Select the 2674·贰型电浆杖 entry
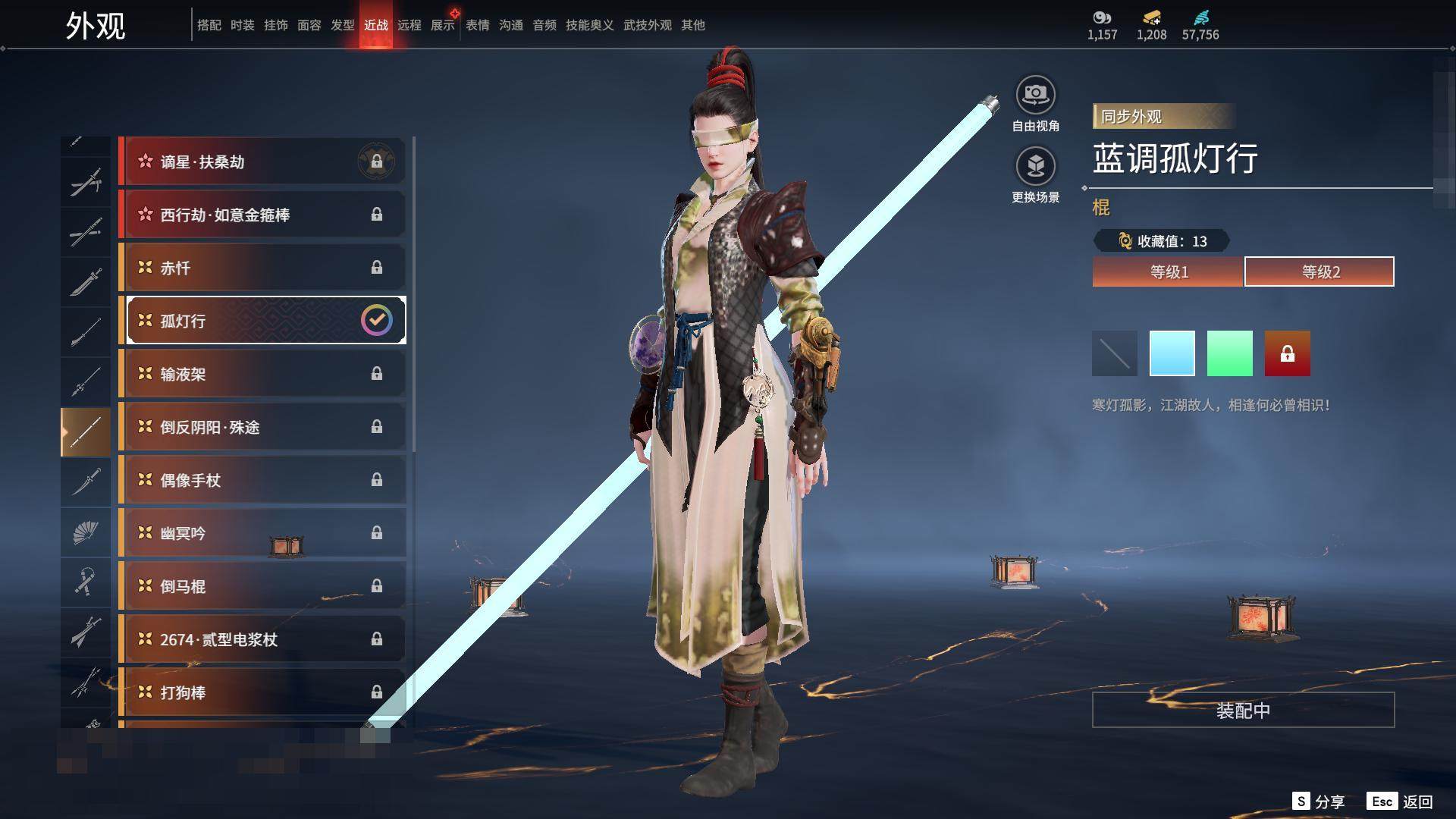 click(x=263, y=639)
